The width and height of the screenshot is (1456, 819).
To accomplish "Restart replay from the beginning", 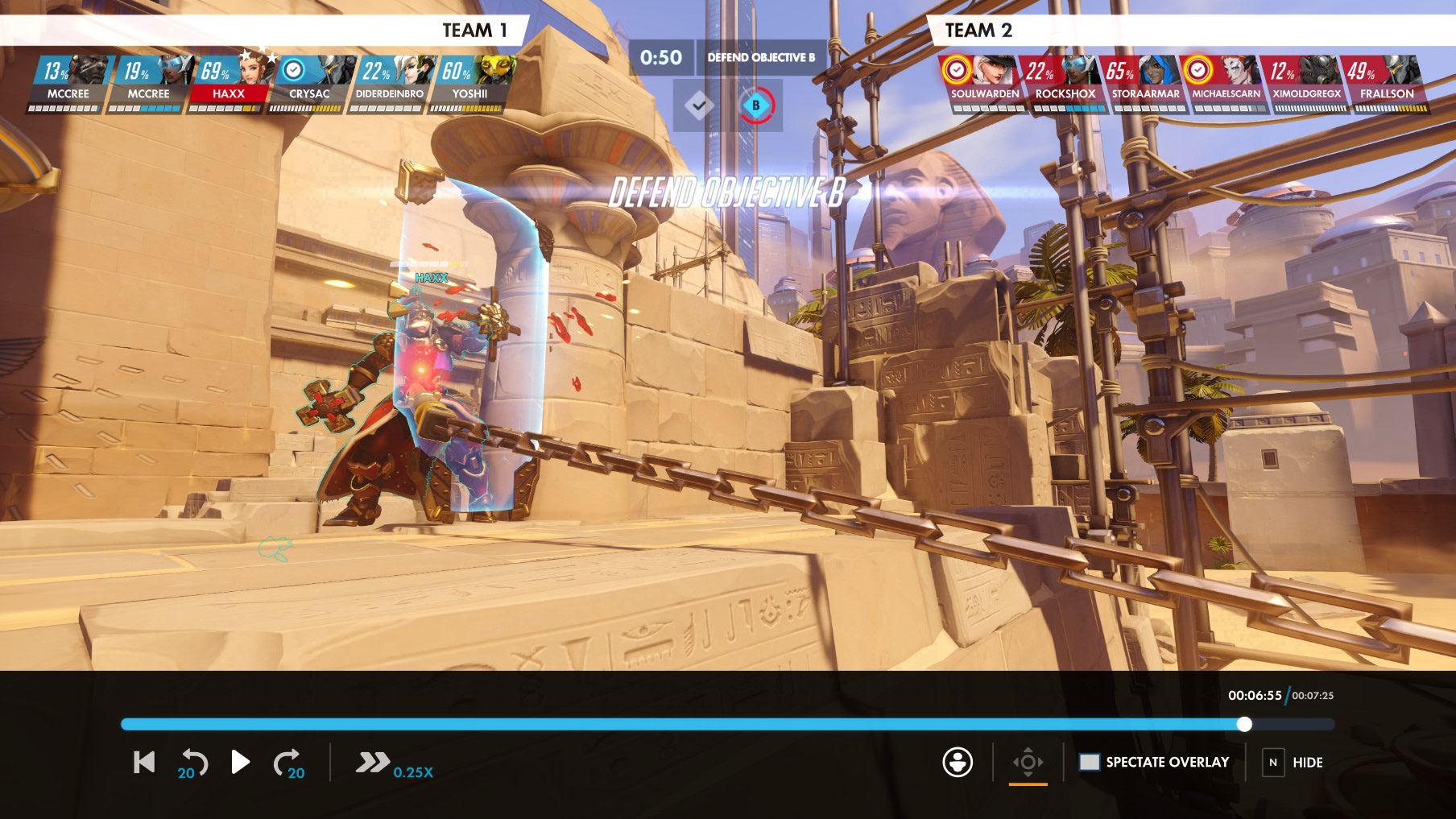I will pyautogui.click(x=144, y=762).
